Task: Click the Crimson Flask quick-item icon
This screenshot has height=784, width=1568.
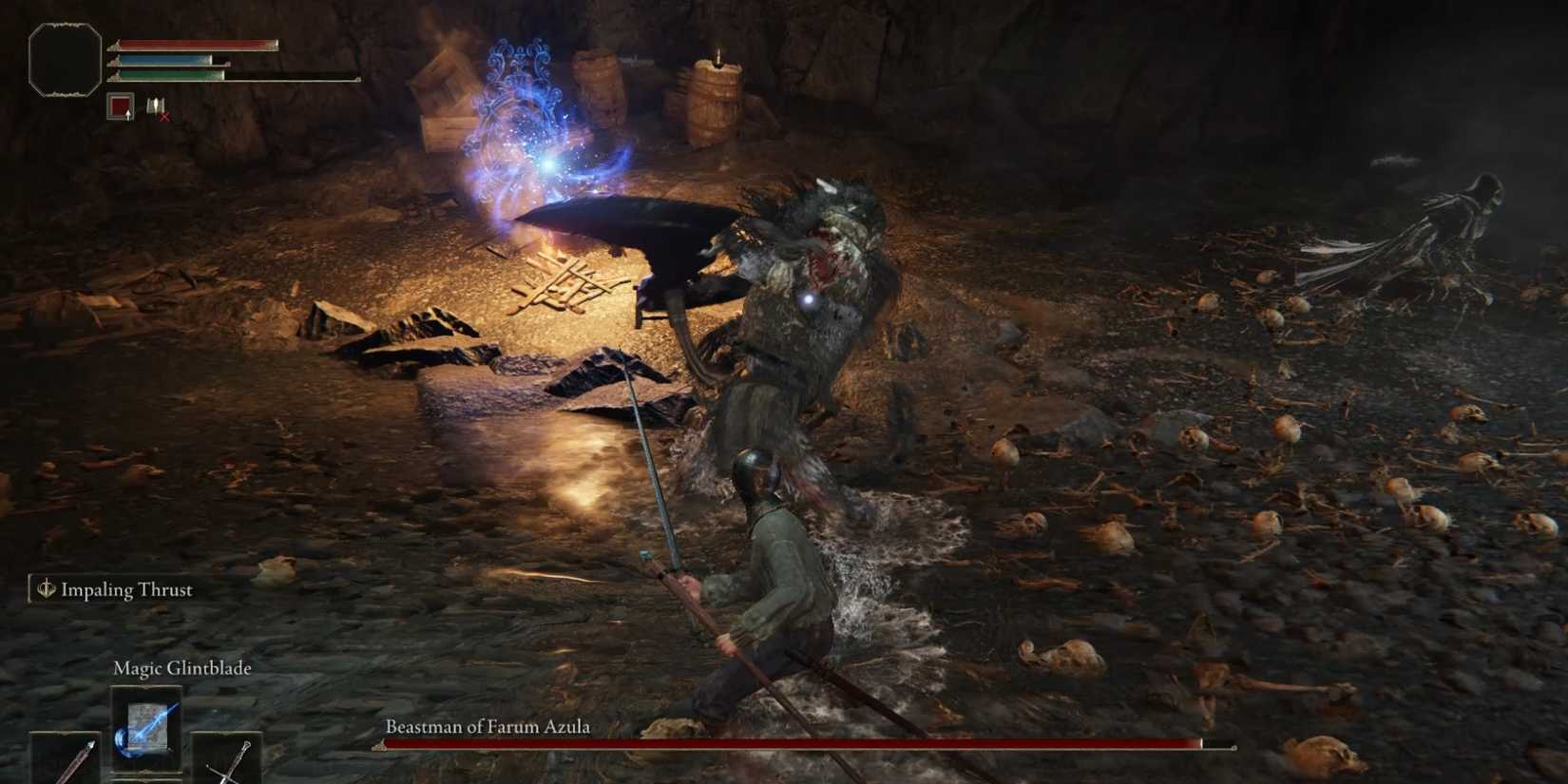Action: (120, 105)
